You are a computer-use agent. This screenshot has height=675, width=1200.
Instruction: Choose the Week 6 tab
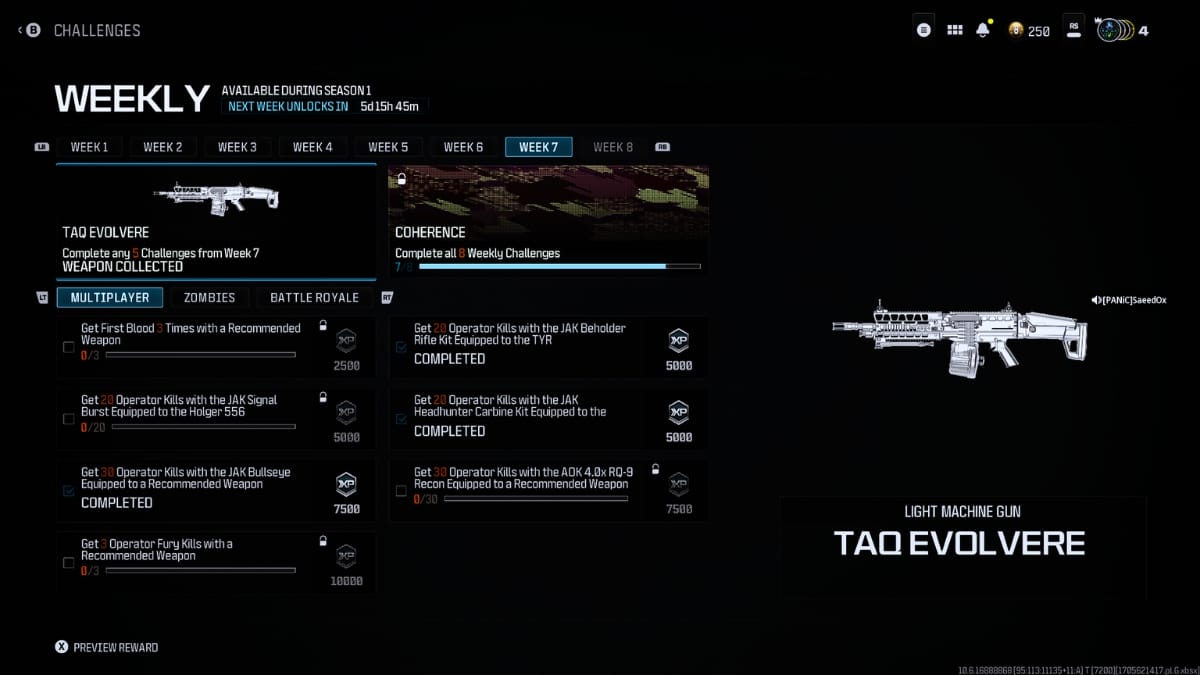[463, 147]
